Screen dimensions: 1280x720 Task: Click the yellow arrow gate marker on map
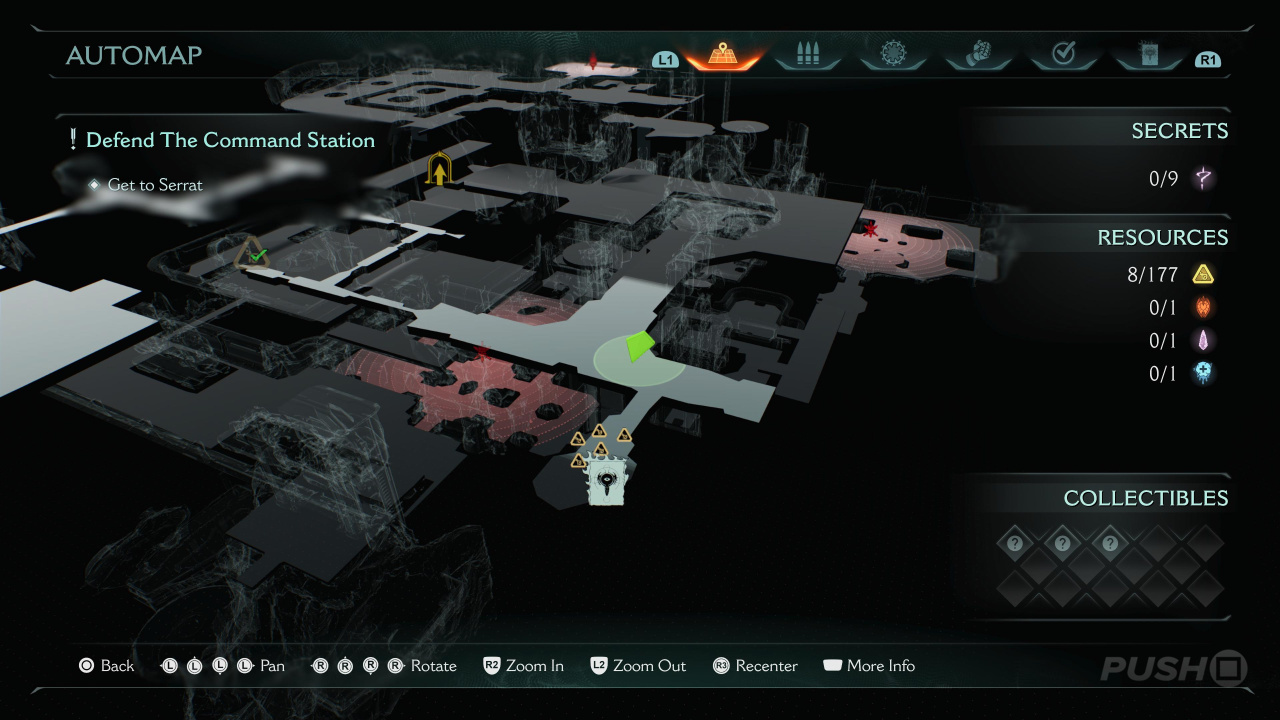click(x=438, y=170)
